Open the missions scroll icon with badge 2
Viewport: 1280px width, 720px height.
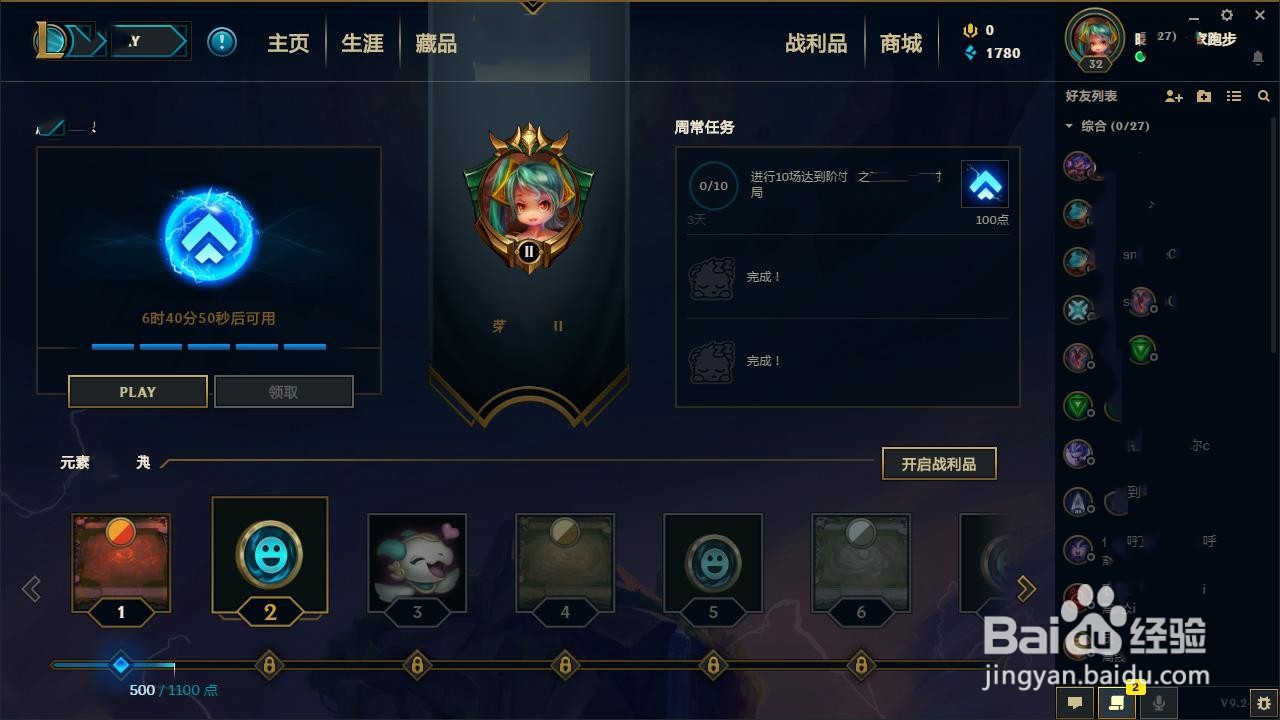pos(1117,703)
